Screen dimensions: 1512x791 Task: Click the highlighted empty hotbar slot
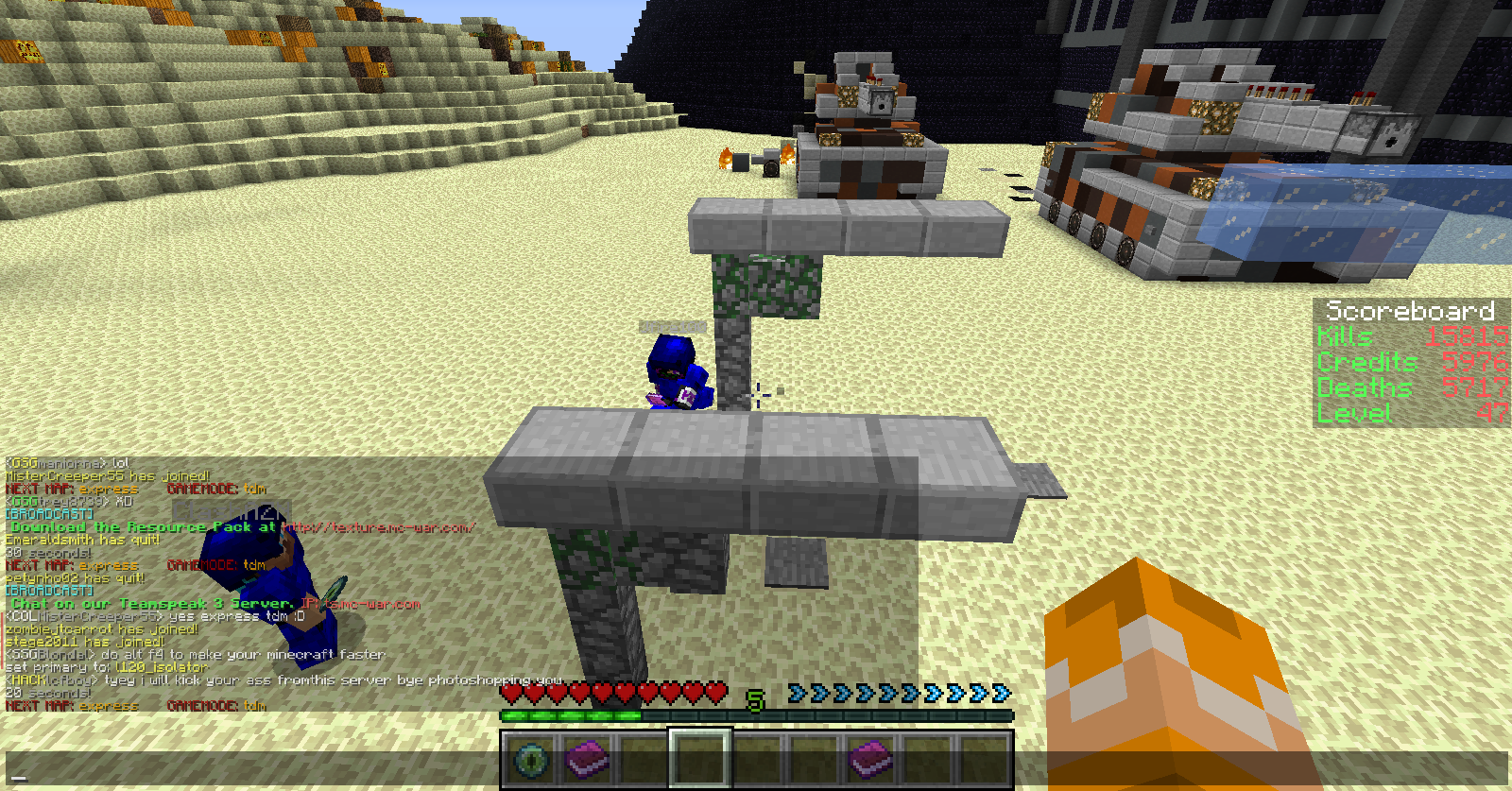click(x=700, y=759)
